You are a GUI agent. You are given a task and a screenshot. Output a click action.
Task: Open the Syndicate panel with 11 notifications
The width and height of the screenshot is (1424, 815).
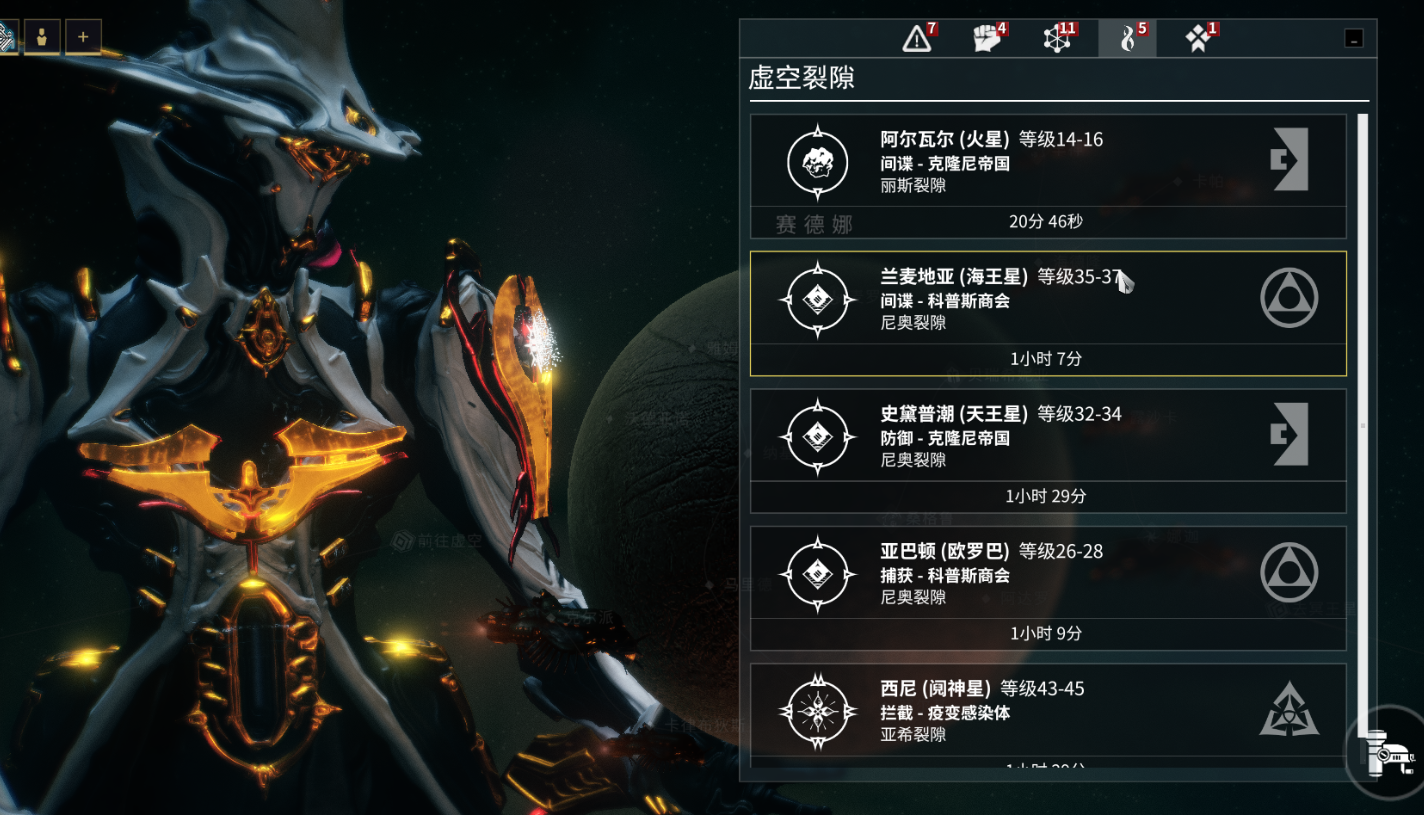[x=1059, y=38]
